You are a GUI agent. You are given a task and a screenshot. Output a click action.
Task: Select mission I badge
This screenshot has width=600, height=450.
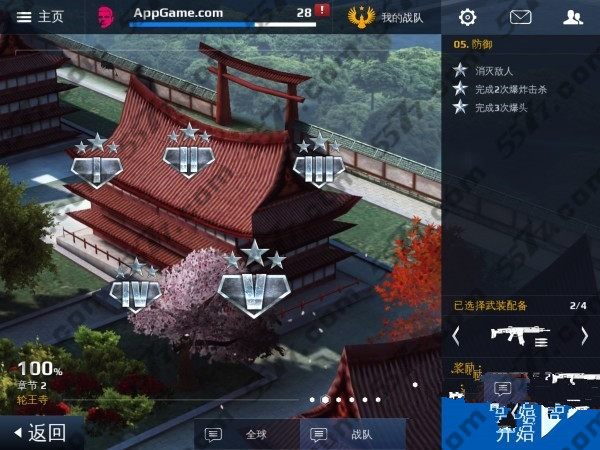point(97,165)
